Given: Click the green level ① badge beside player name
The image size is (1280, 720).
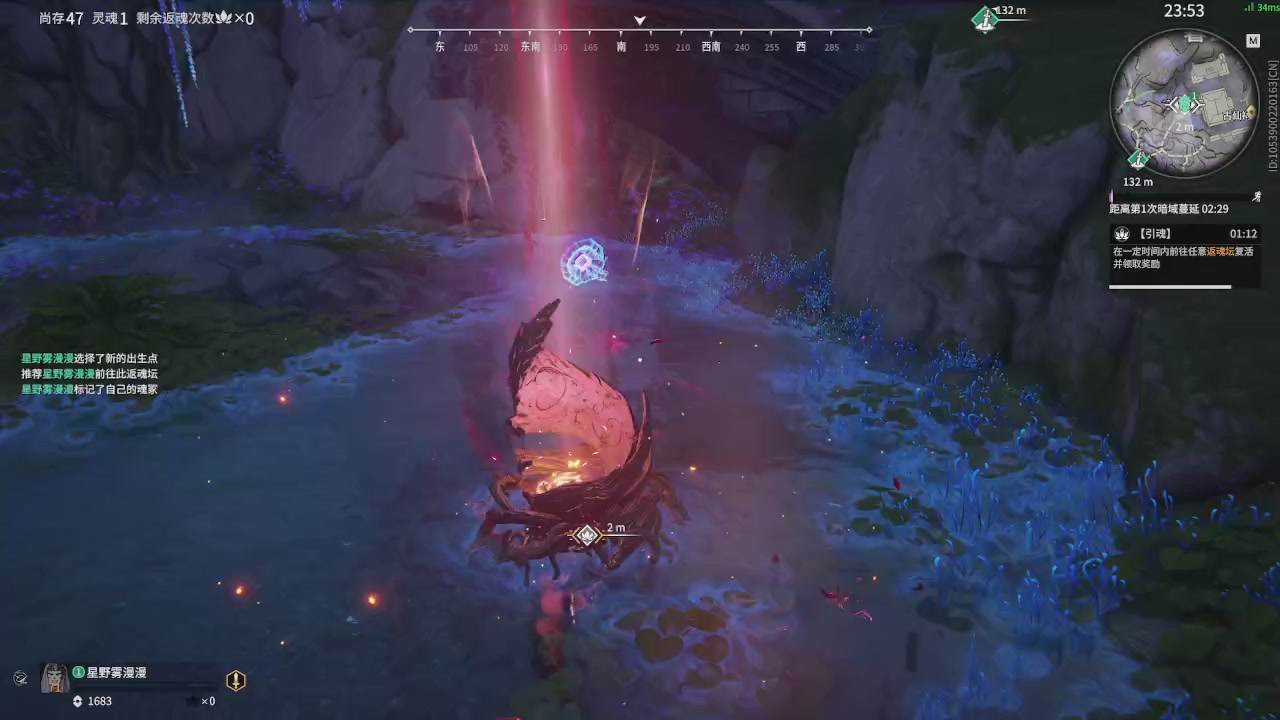Looking at the screenshot, I should (x=77, y=672).
